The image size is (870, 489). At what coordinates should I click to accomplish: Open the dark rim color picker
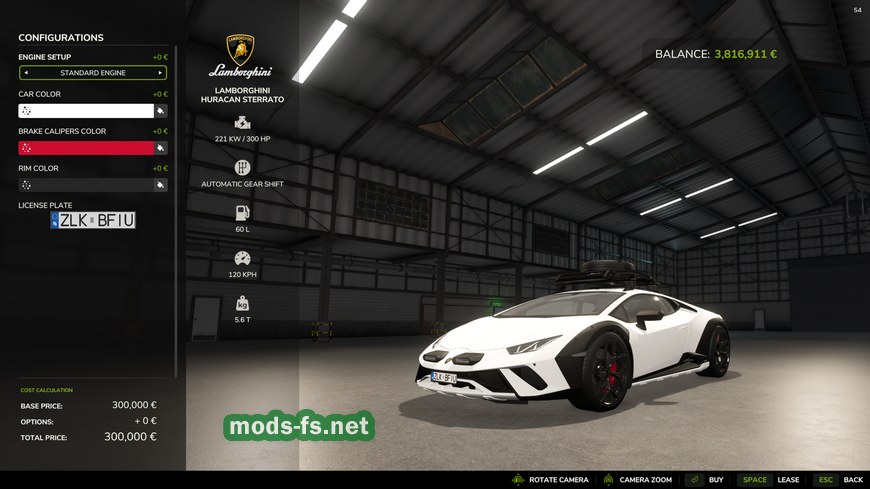(x=86, y=185)
